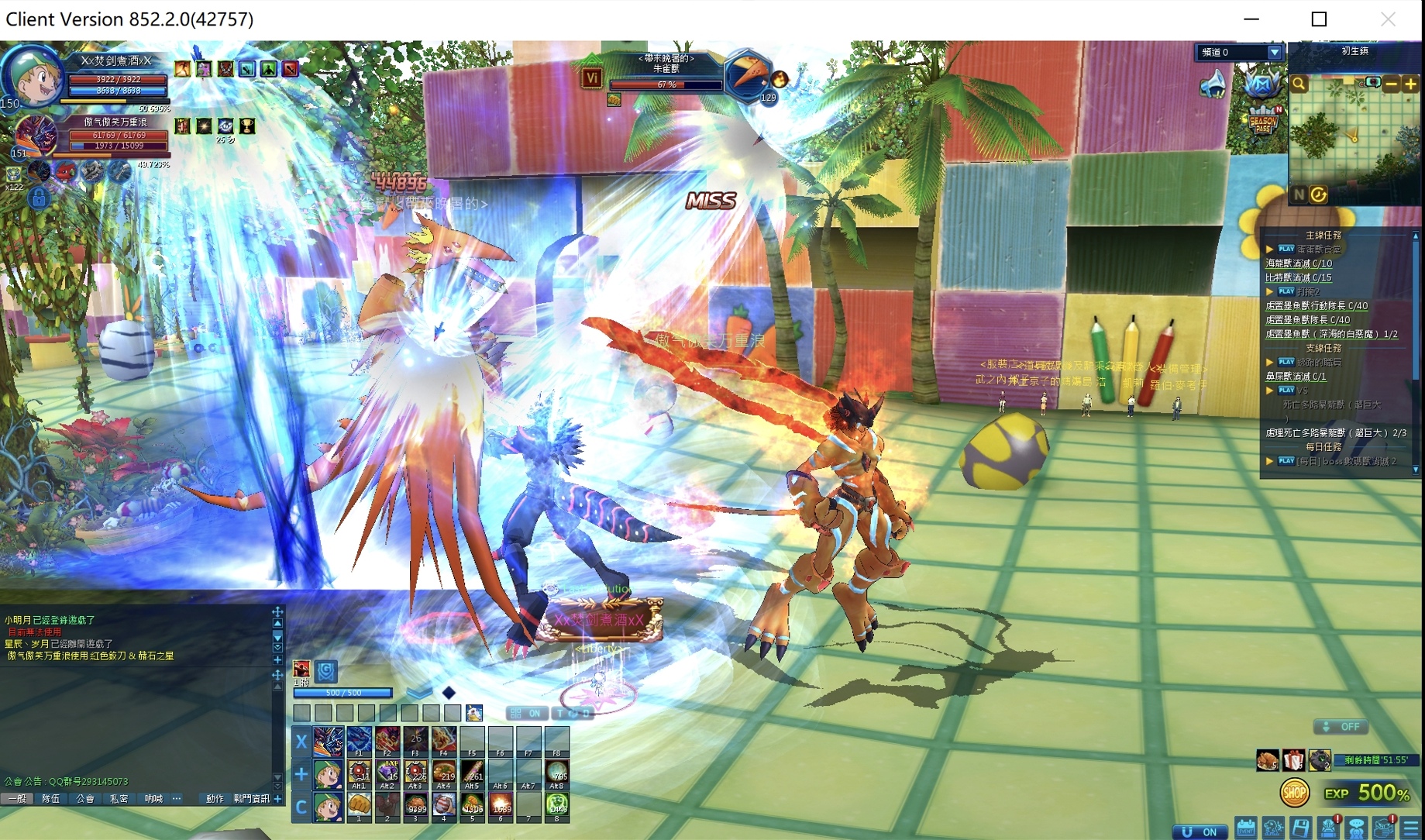Zoom in the minimap with plus button
The width and height of the screenshot is (1425, 840).
1410,84
